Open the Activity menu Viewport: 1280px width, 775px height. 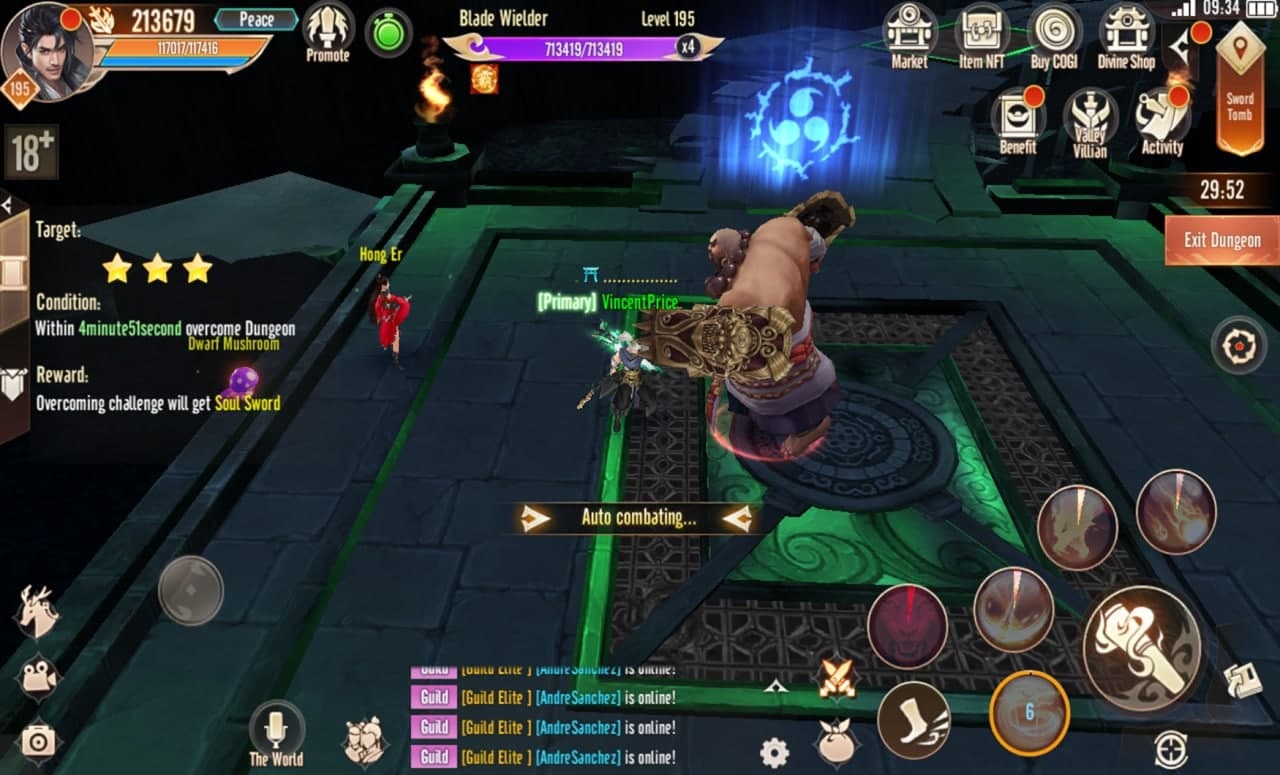pyautogui.click(x=1162, y=120)
